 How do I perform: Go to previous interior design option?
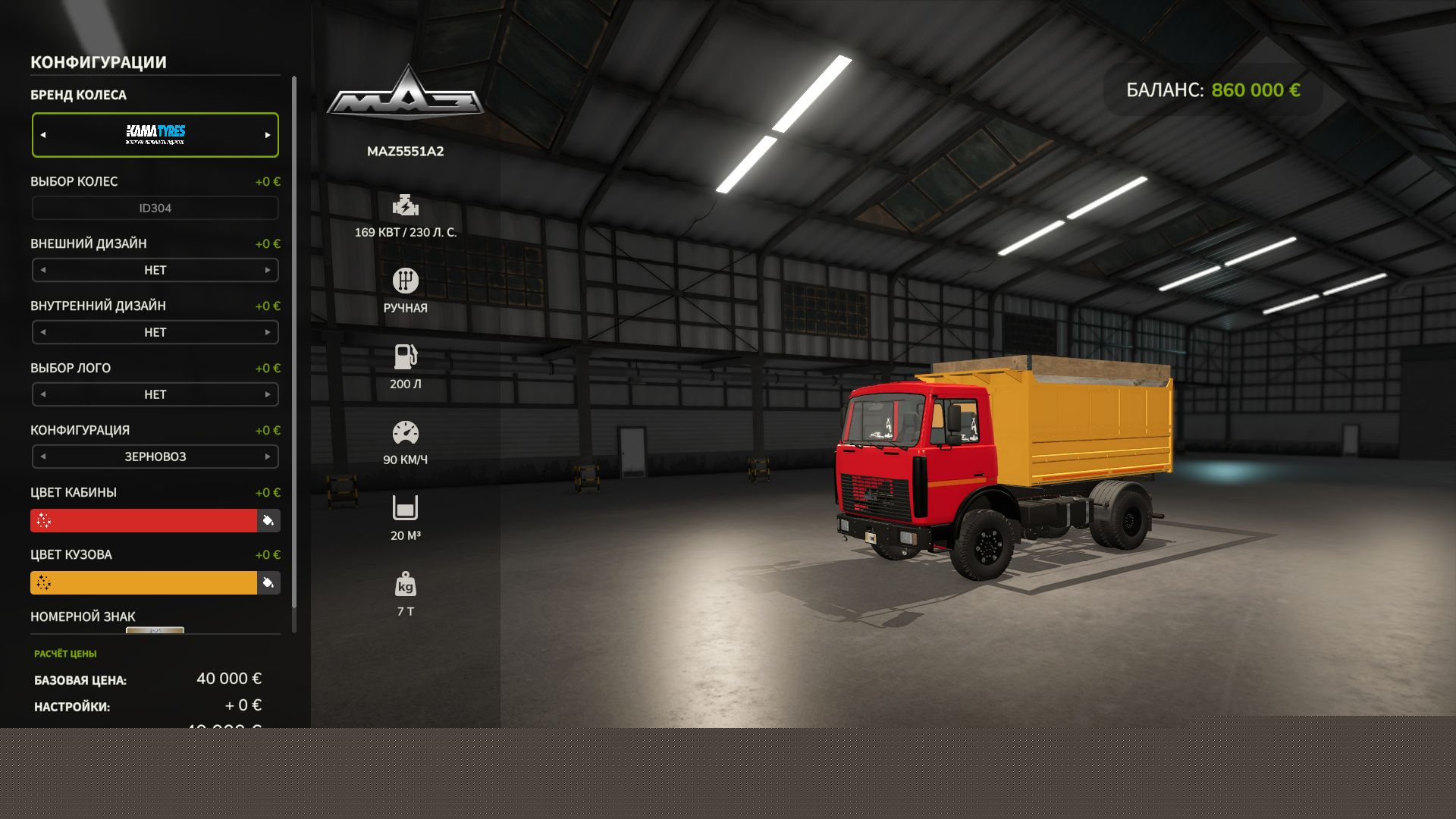click(43, 332)
